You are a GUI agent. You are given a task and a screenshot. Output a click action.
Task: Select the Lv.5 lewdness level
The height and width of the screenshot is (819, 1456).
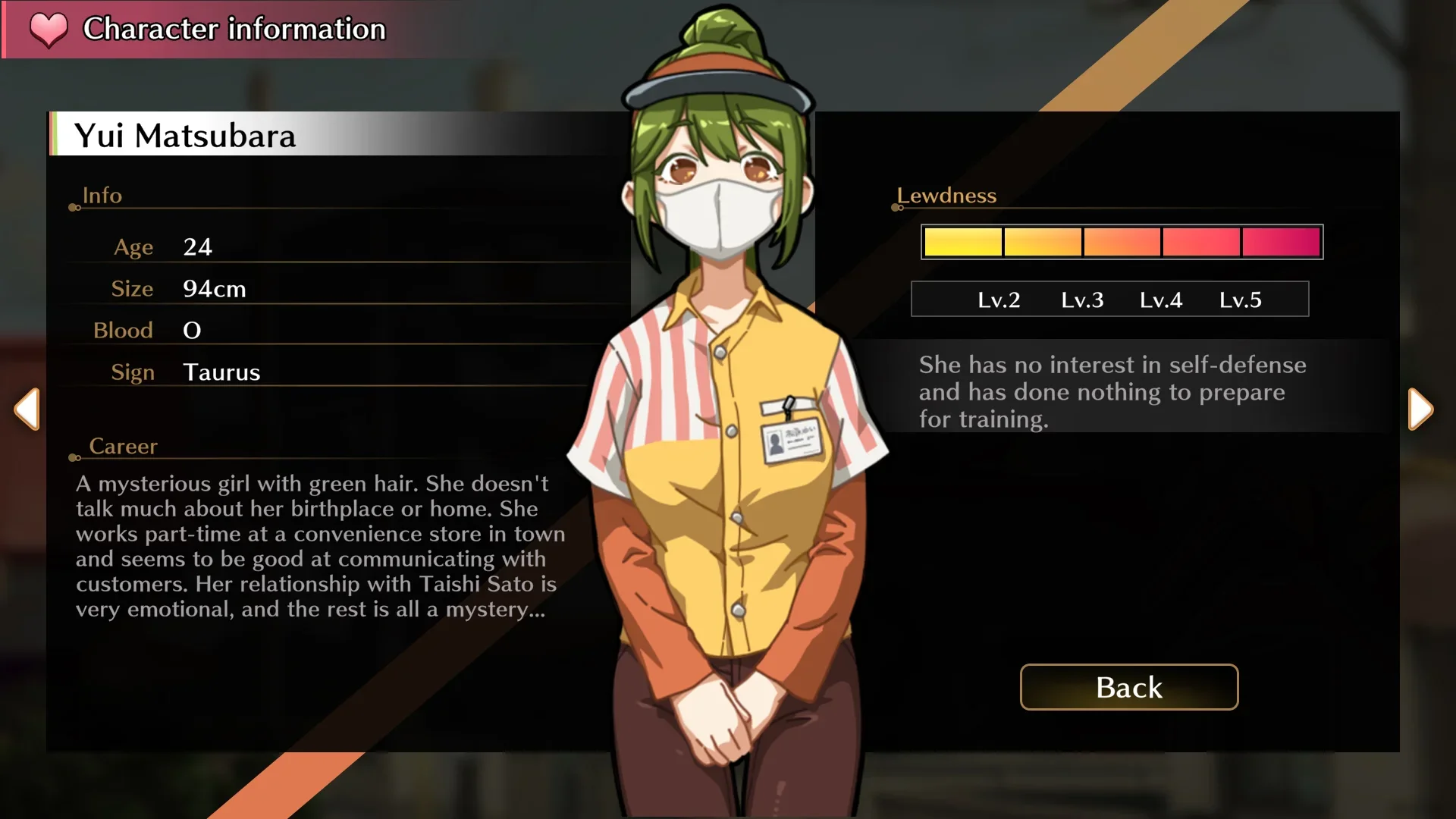(x=1241, y=300)
